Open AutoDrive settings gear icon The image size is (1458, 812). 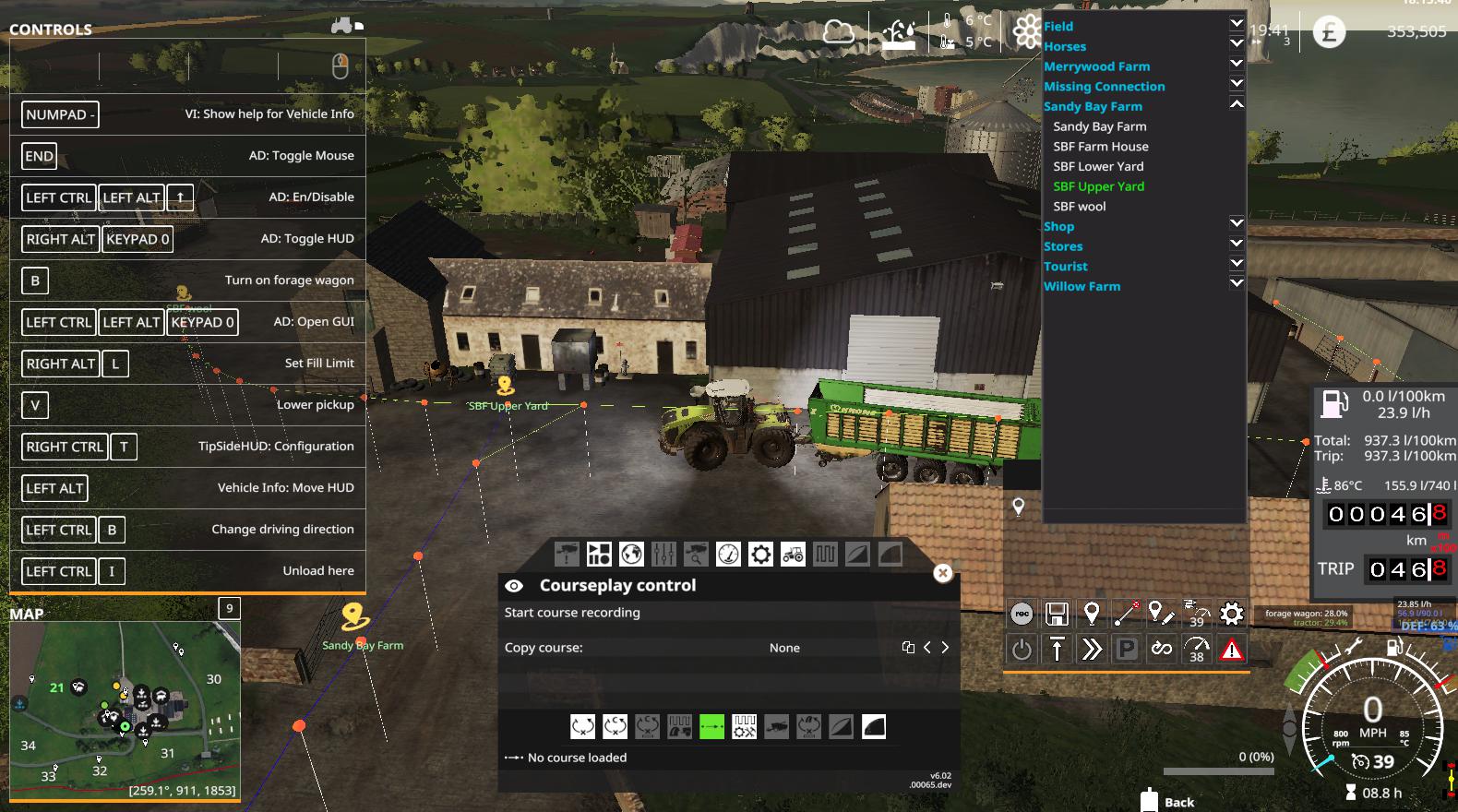[x=1231, y=614]
